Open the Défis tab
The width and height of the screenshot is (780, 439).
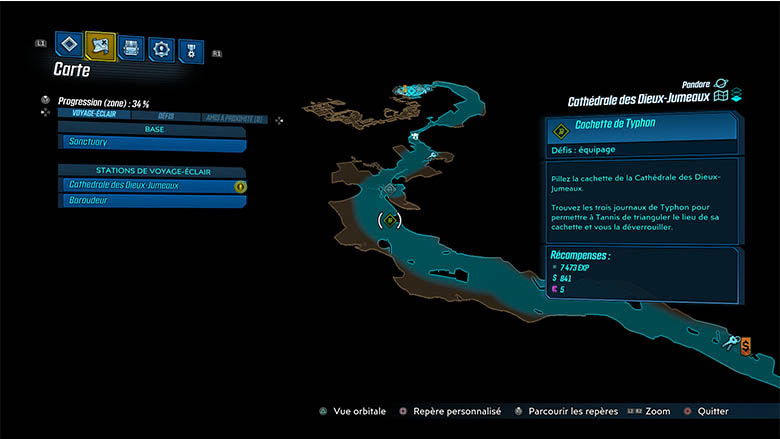coord(166,116)
